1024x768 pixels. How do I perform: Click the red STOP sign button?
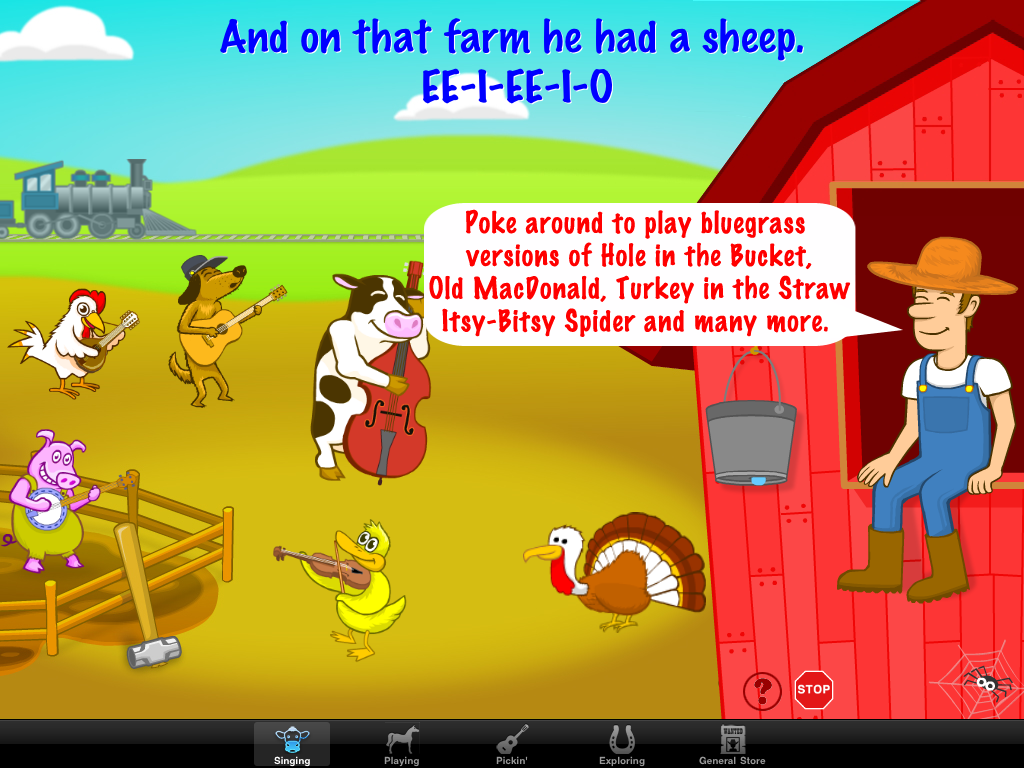tap(813, 689)
